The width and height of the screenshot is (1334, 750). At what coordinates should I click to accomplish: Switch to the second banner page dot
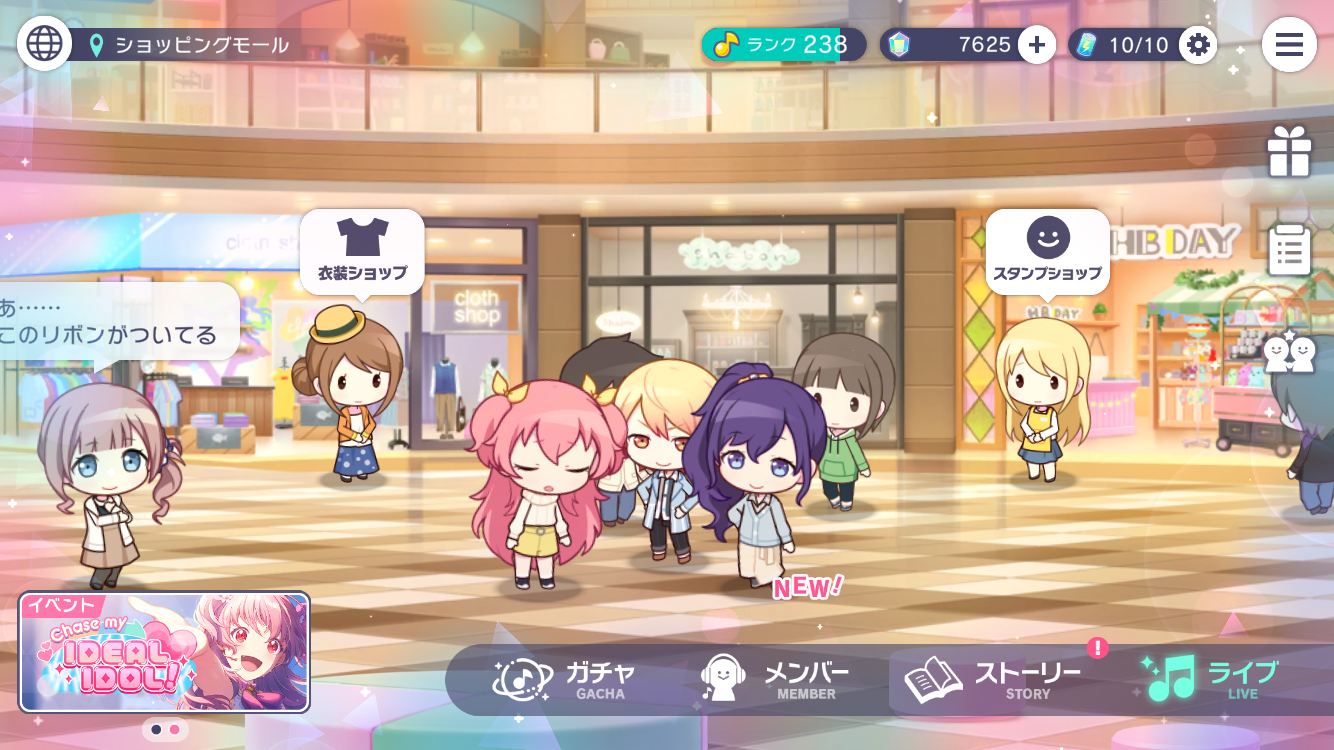(x=175, y=730)
